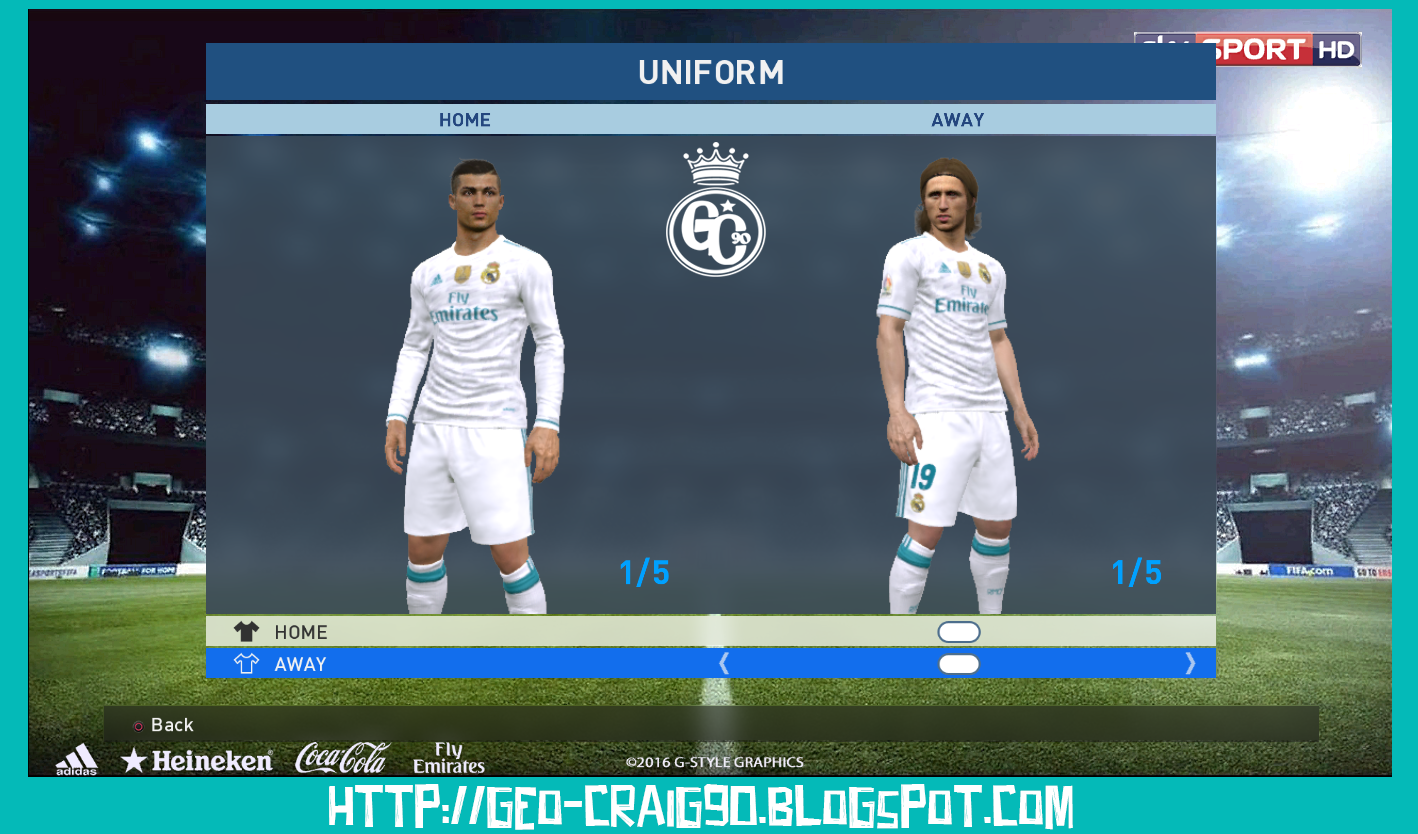The width and height of the screenshot is (1418, 834).
Task: Select the Heineken sponsor logo
Action: [x=197, y=758]
